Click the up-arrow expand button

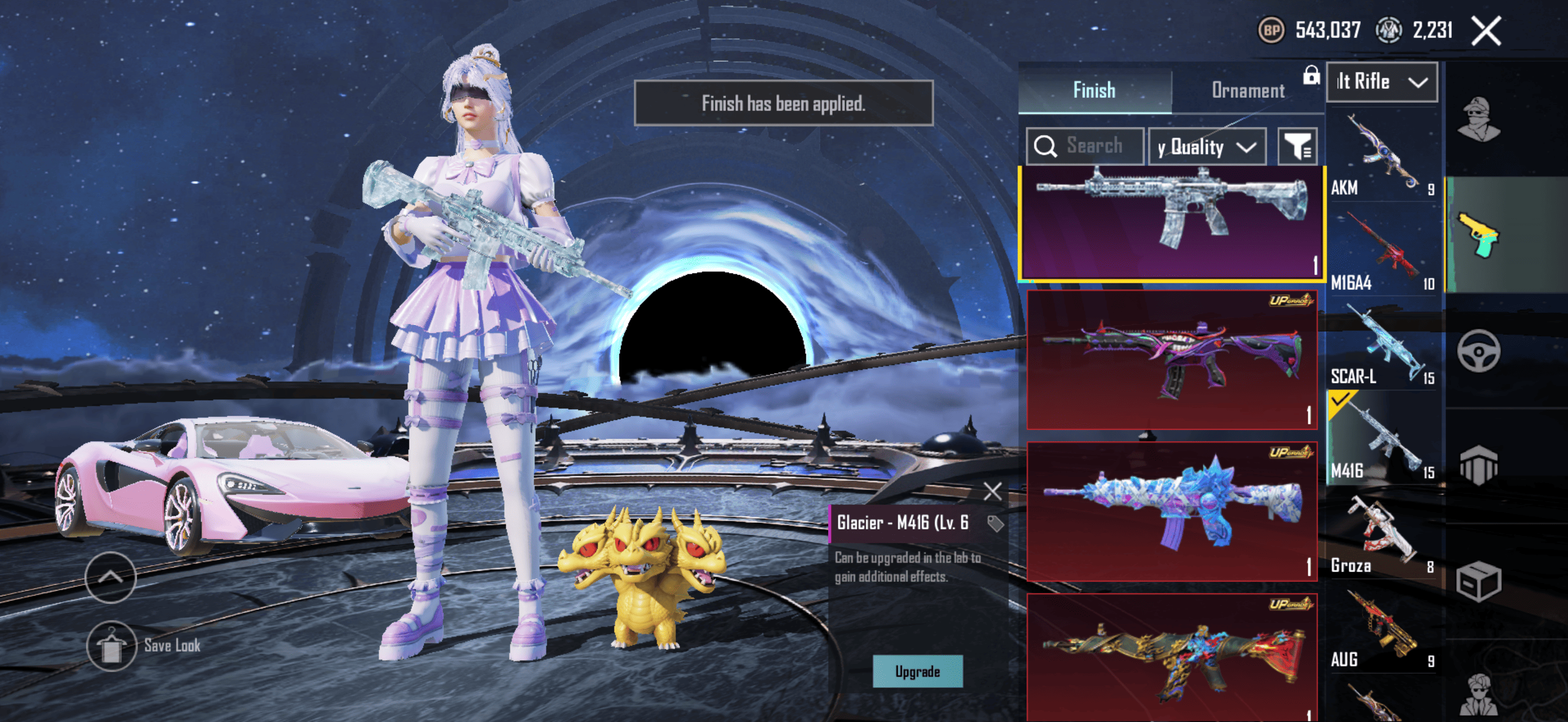(110, 577)
